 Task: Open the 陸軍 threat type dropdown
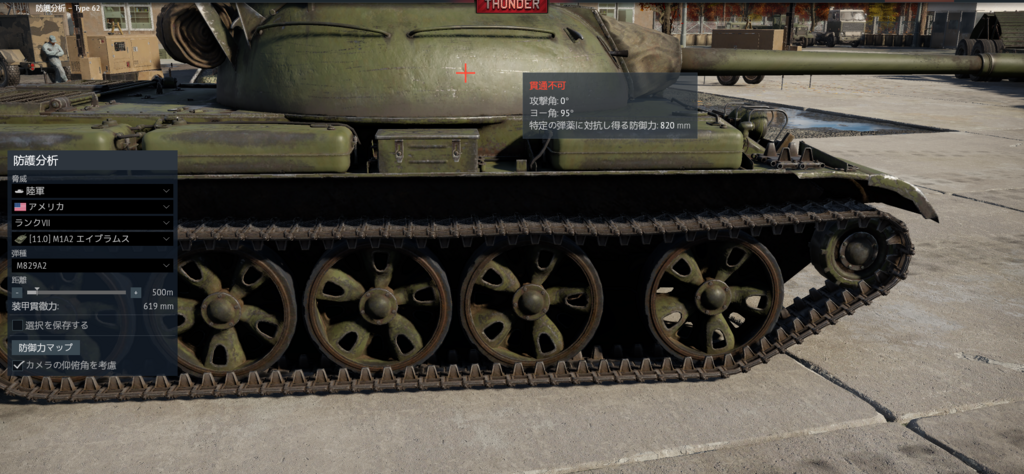92,190
